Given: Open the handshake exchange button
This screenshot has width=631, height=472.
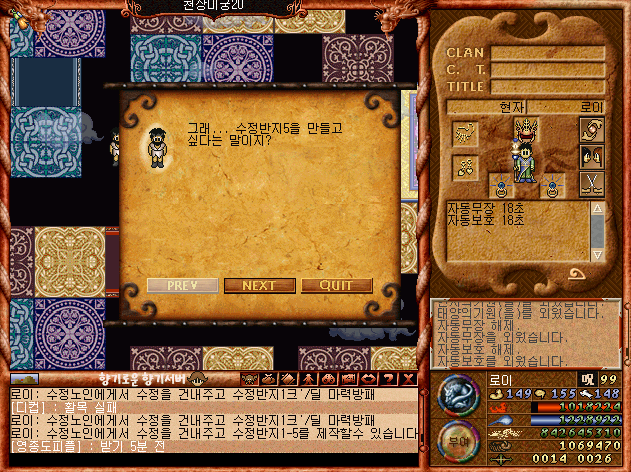Looking at the screenshot, I should (592, 130).
